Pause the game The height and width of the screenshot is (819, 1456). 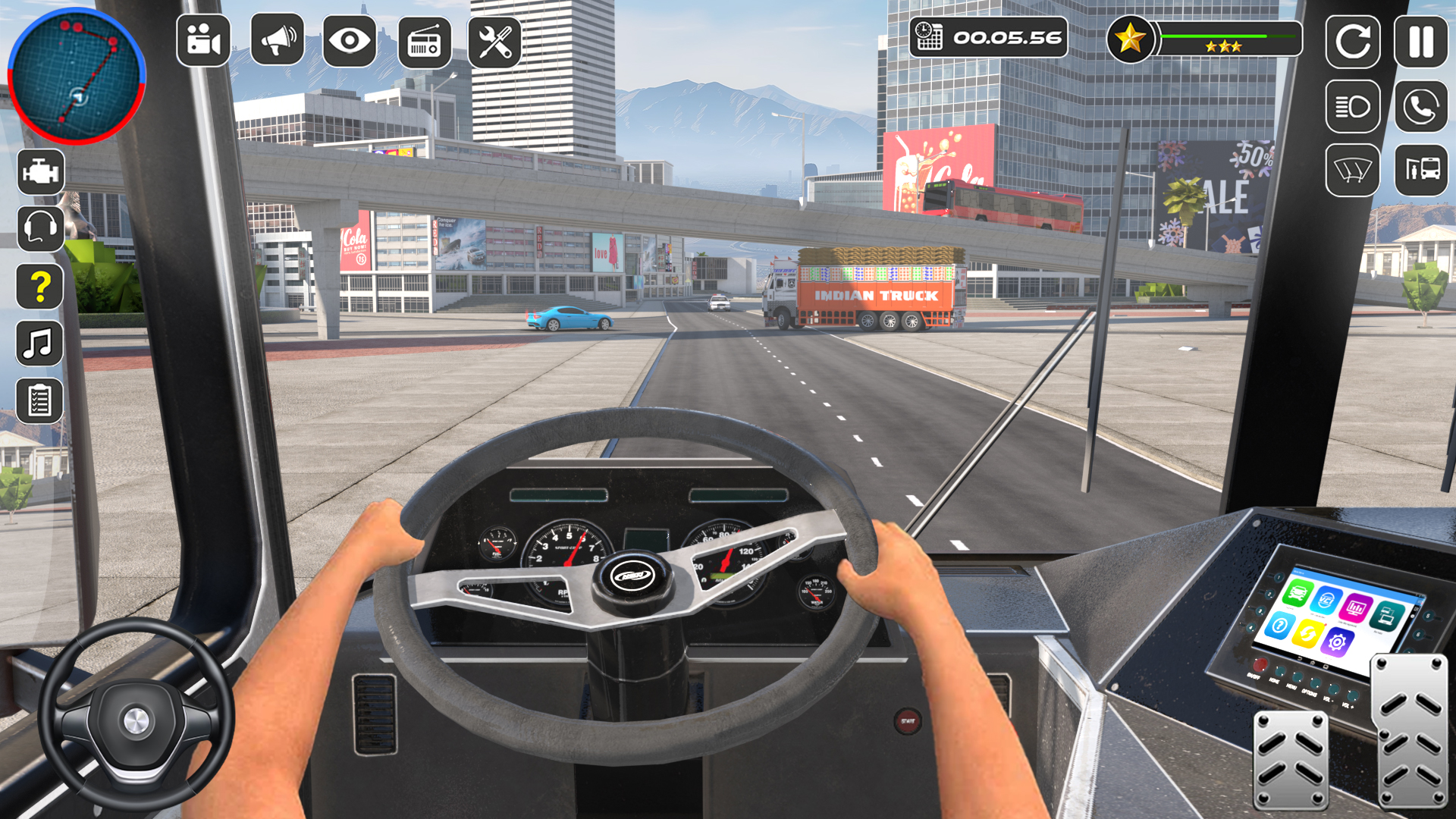(1422, 42)
